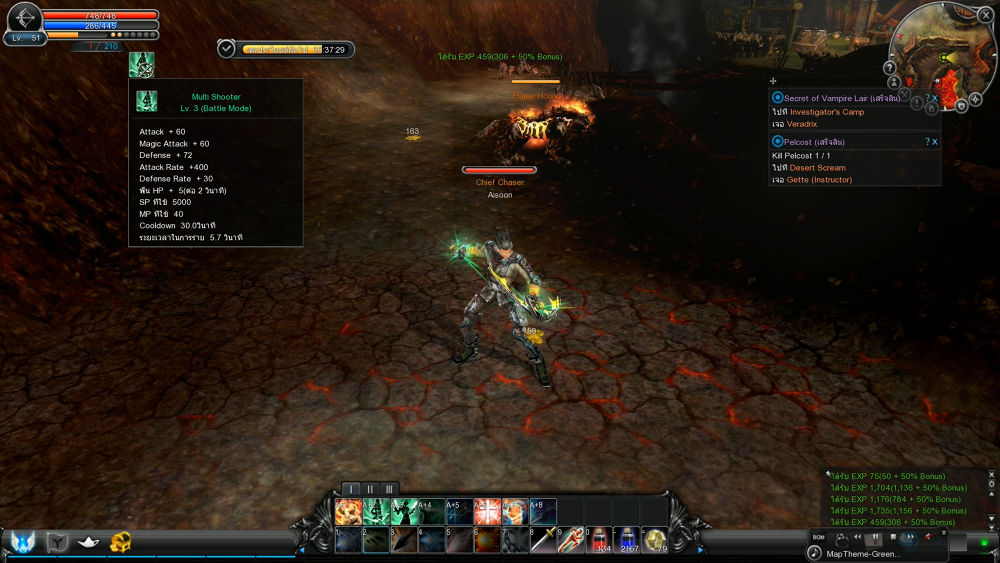Select hotbar page III tab
1000x563 pixels.
pyautogui.click(x=391, y=489)
